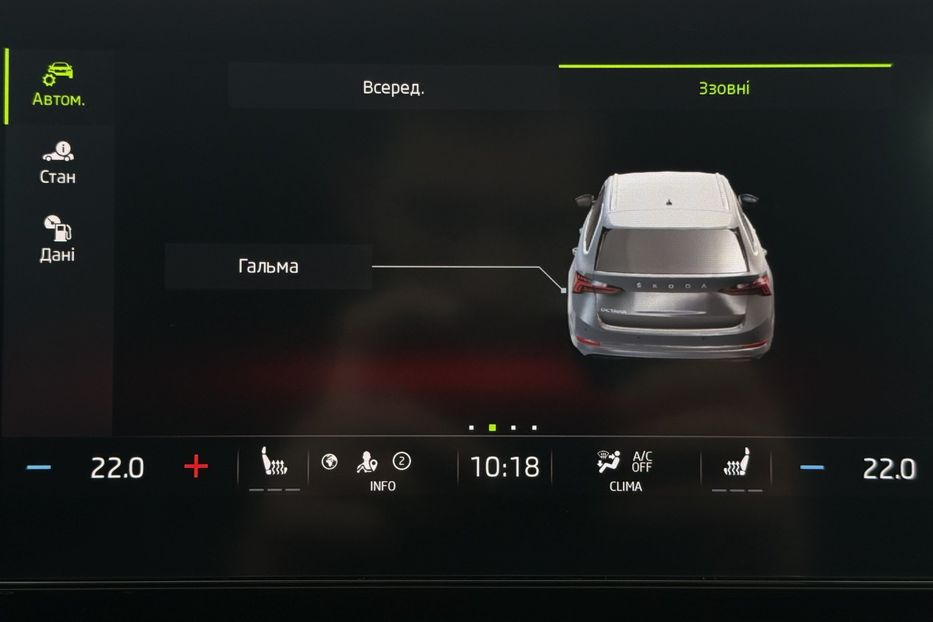Increase left temperature with red plus
This screenshot has height=622, width=933.
(x=196, y=466)
